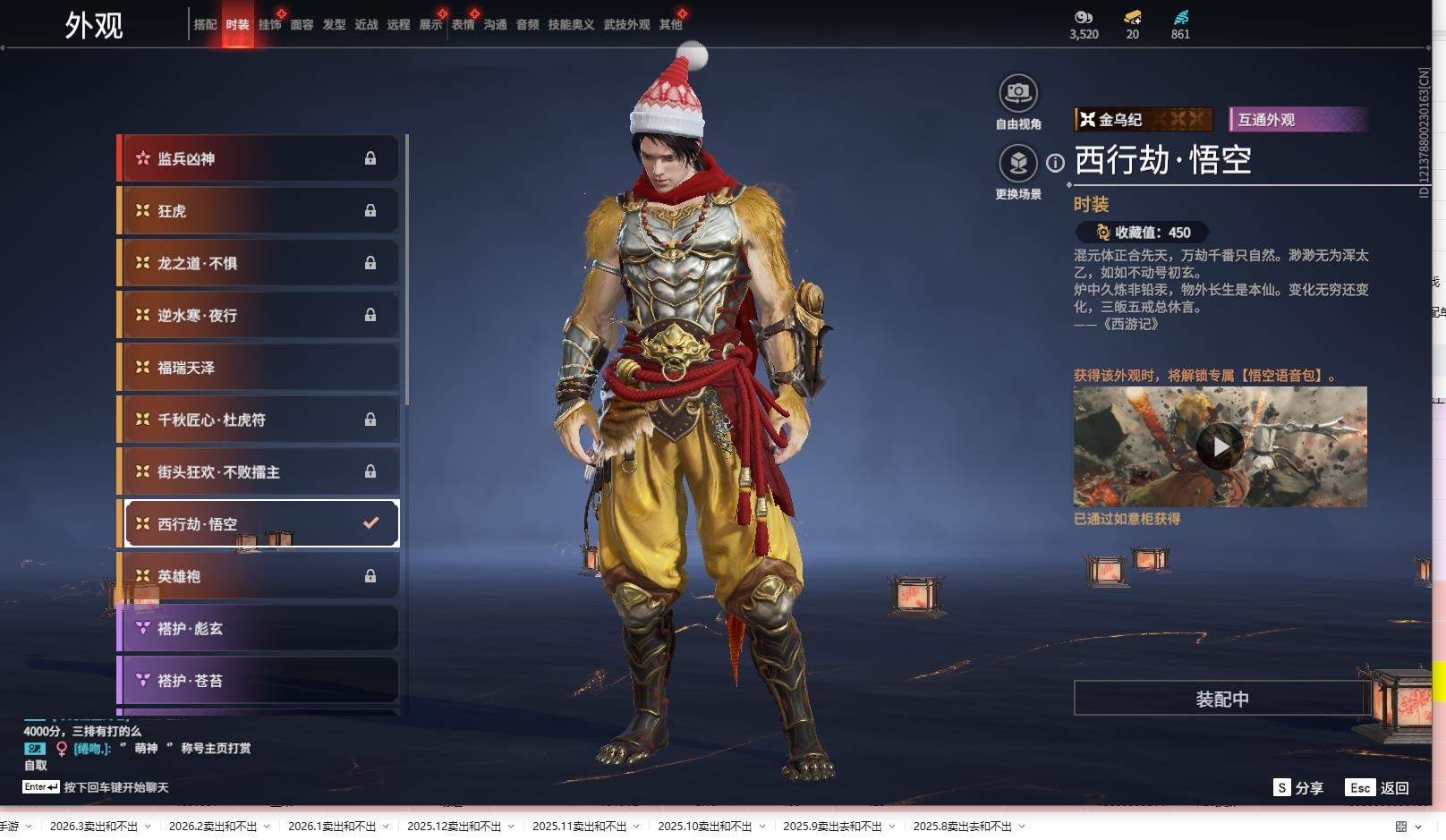
Task: Choose the 英雄袍 outfit row
Action: 259,576
